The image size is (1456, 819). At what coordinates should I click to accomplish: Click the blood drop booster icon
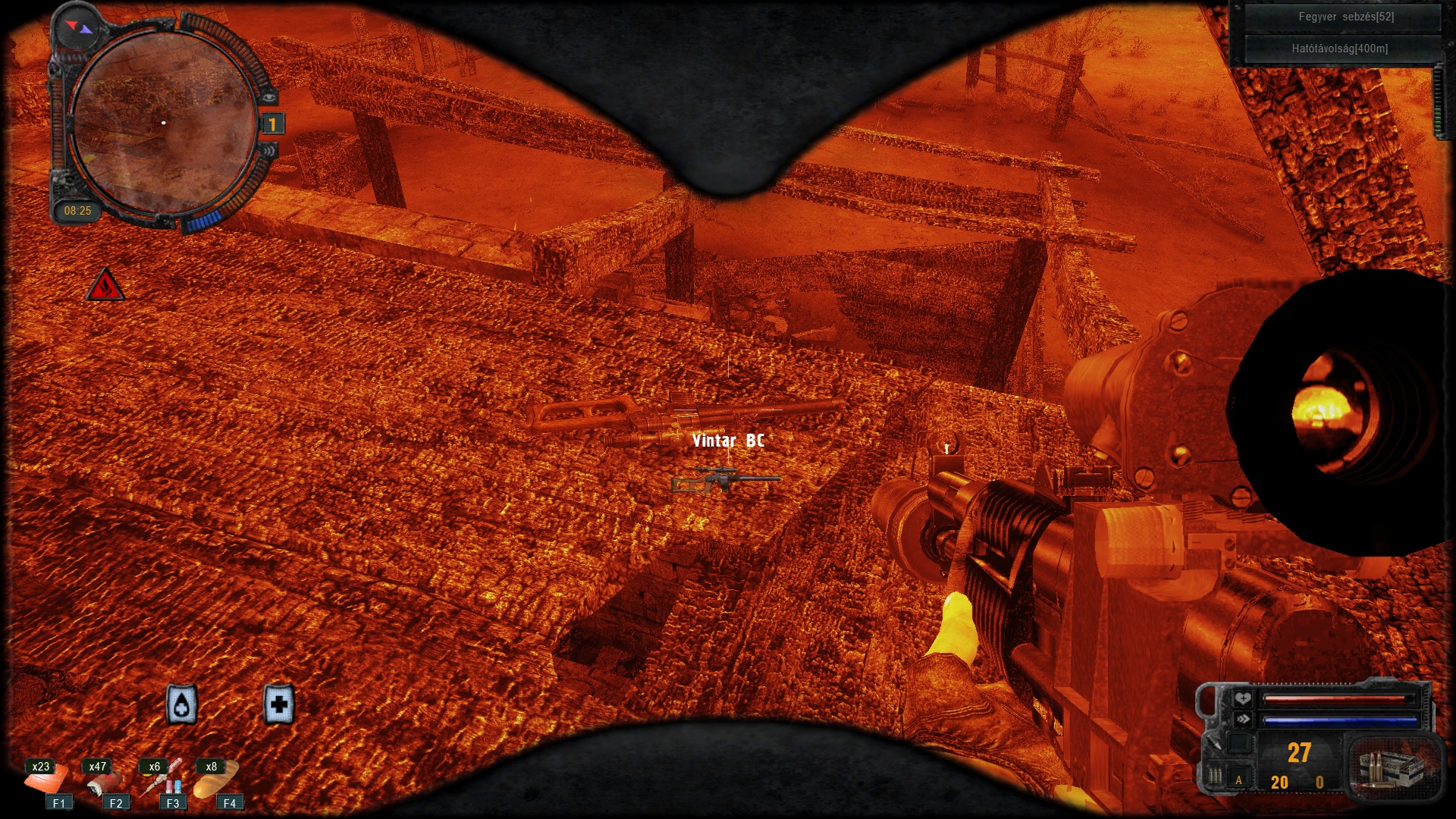click(182, 705)
